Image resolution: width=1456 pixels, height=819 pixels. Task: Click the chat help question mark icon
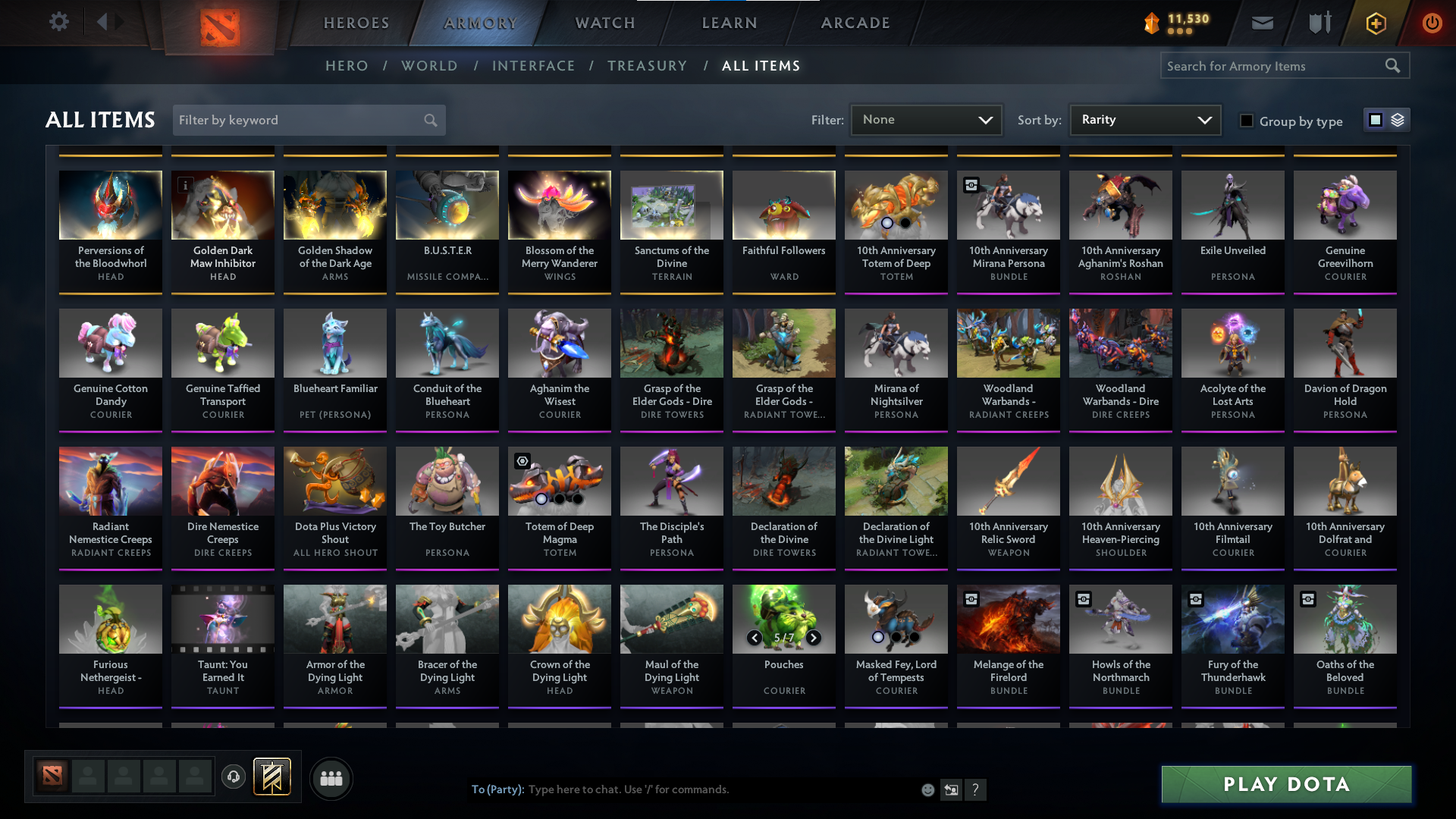click(976, 789)
